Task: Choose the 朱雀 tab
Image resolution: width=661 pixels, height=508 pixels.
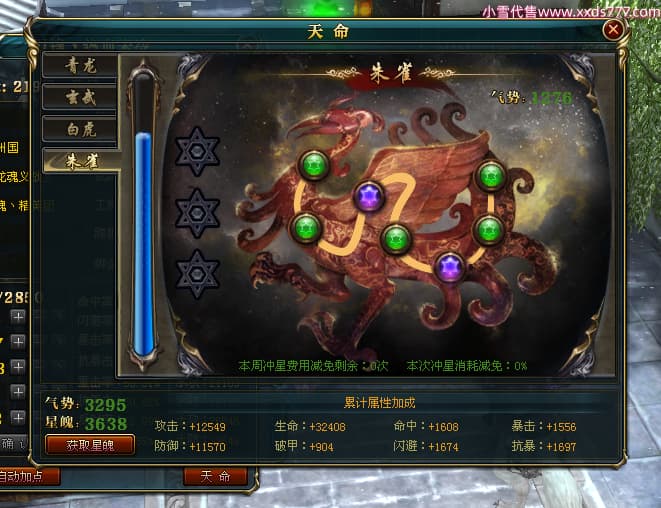Action: (80, 159)
